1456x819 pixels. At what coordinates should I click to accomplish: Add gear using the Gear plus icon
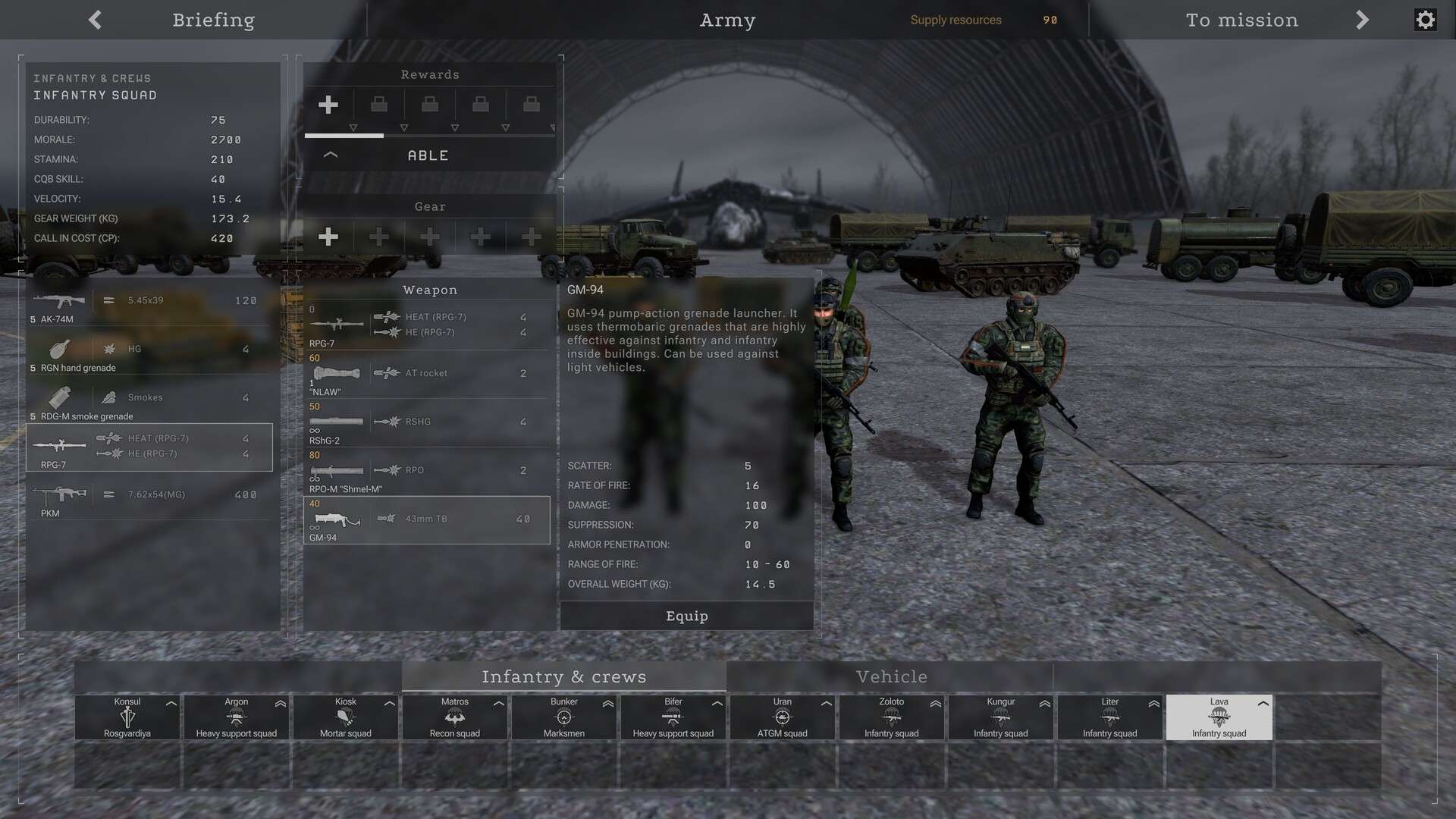click(x=328, y=237)
